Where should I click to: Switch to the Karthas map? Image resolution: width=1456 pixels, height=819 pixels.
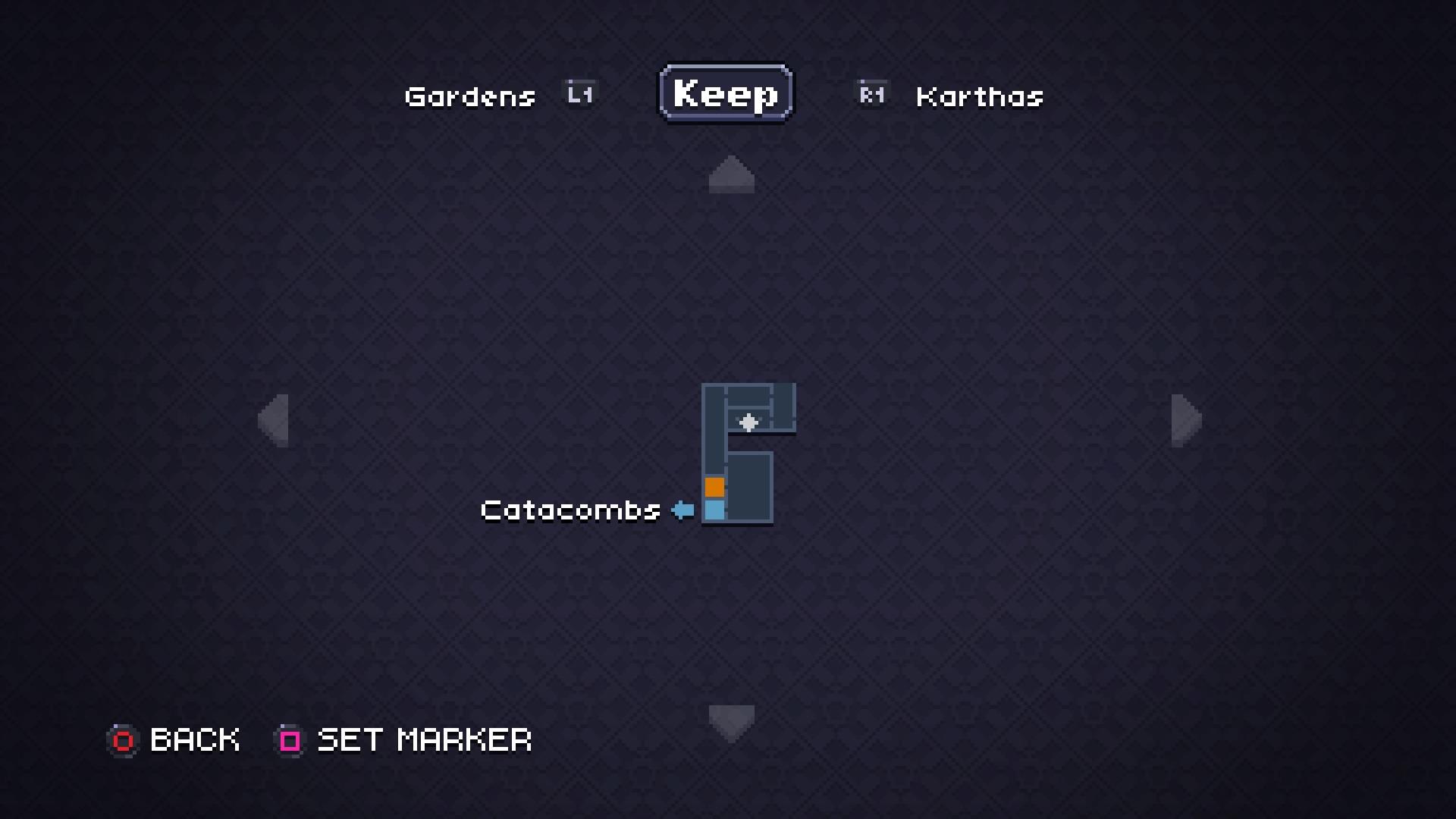pyautogui.click(x=978, y=96)
